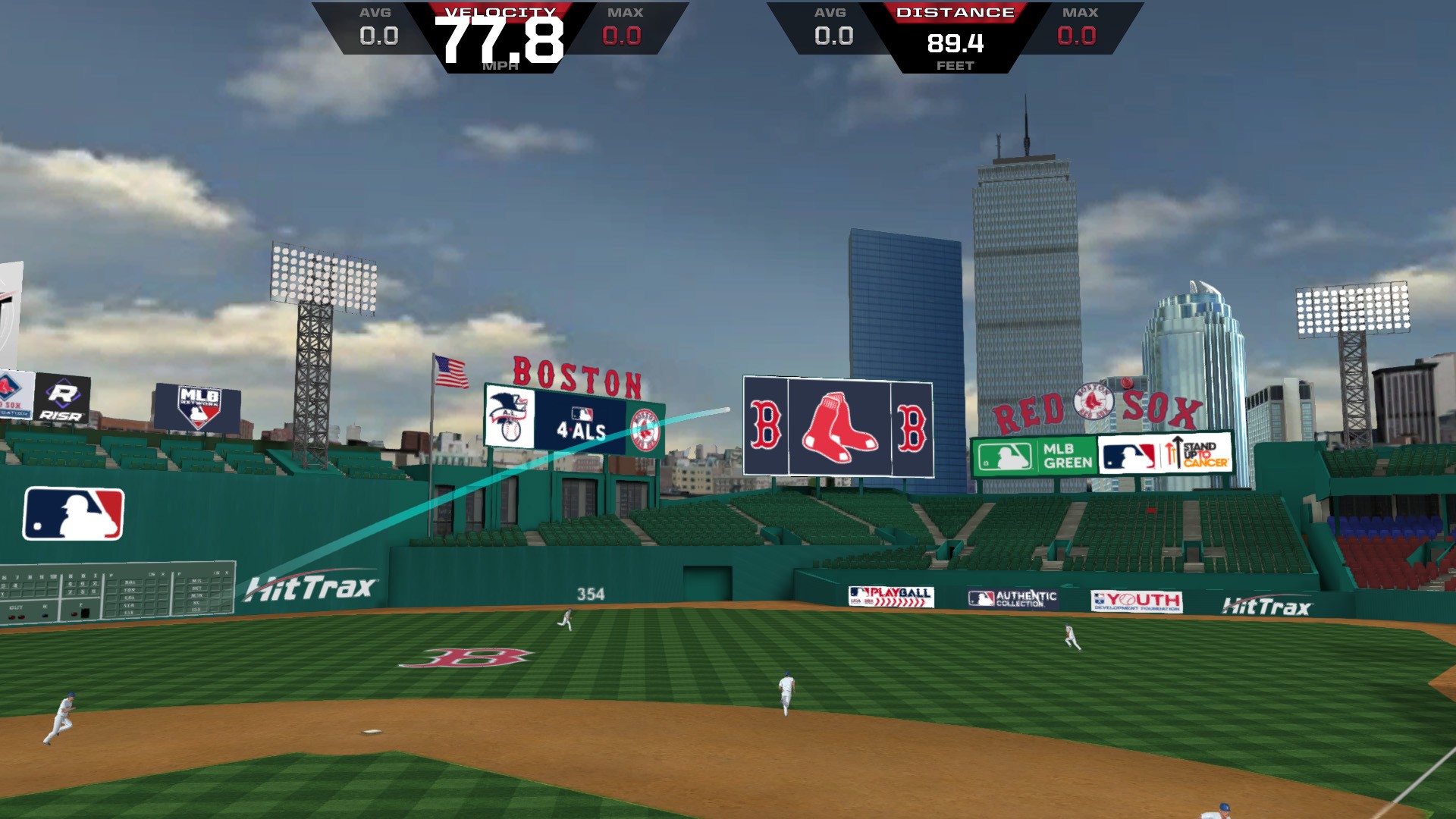Click the 77.8 MPH velocity value
The width and height of the screenshot is (1456, 819).
point(500,42)
